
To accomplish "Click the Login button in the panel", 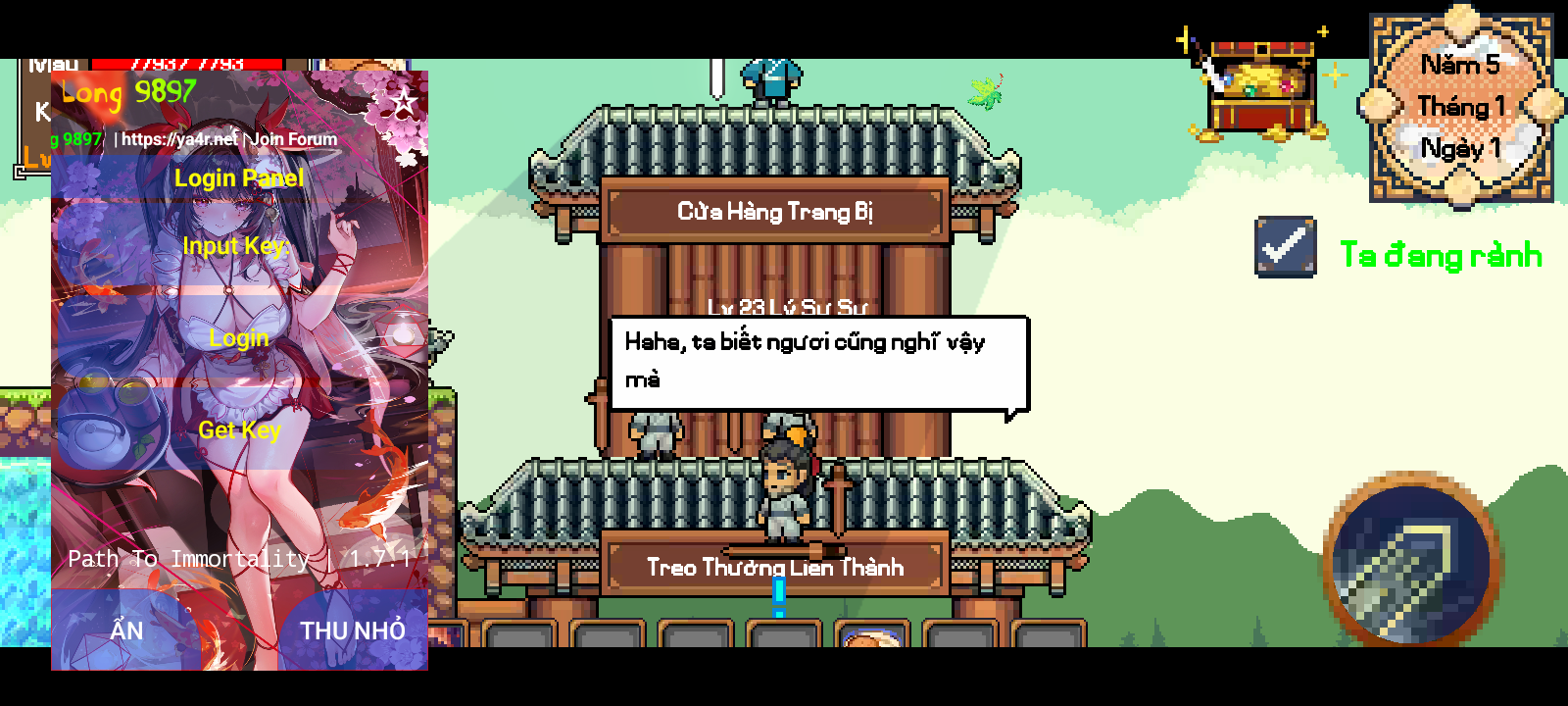I will (239, 338).
